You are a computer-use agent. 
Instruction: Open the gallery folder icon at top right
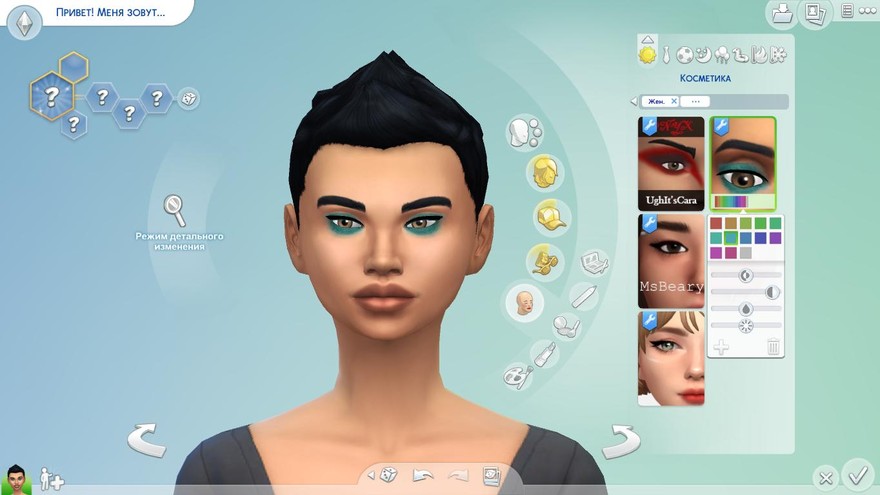(780, 13)
